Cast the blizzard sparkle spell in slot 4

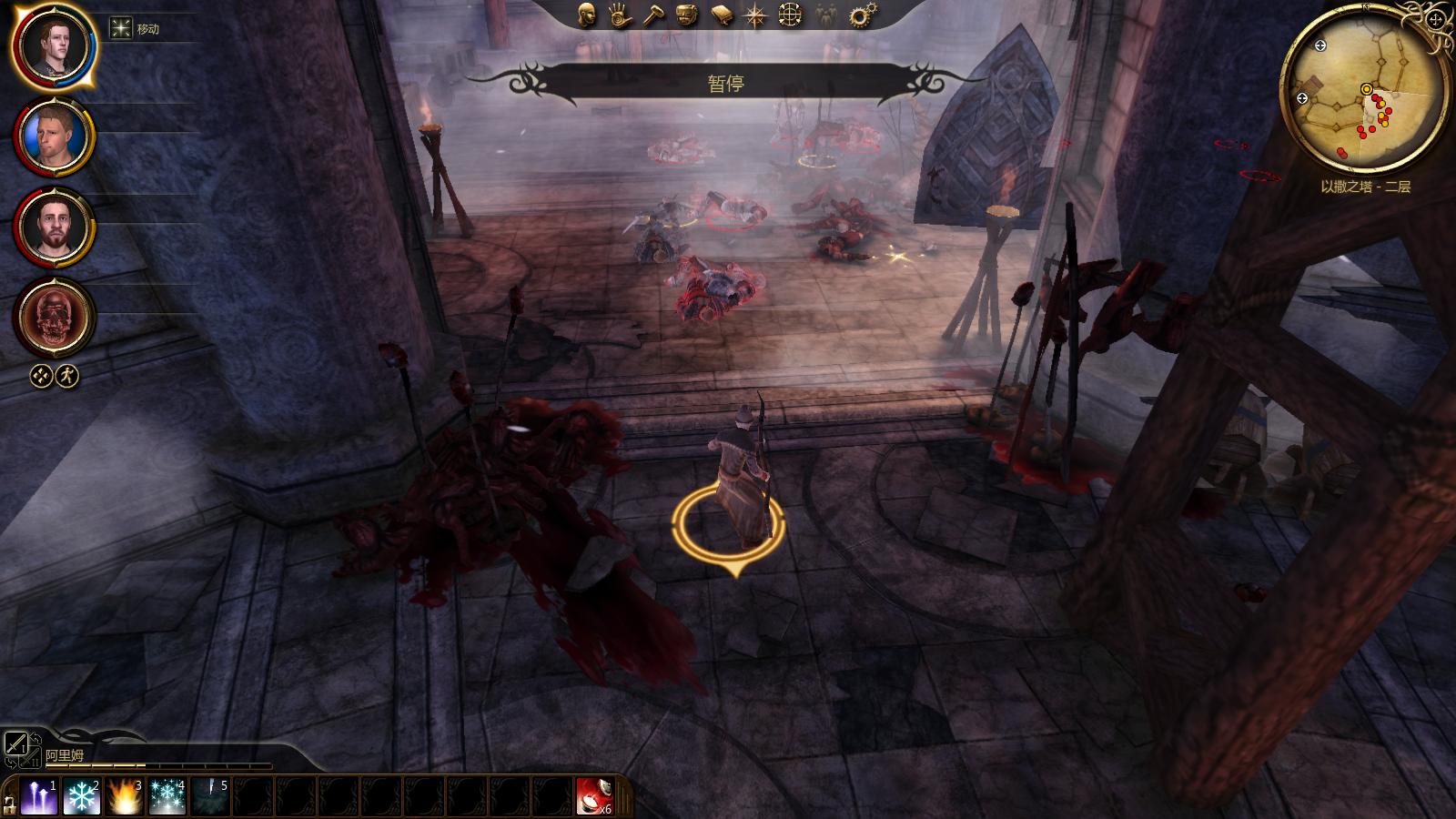click(167, 797)
